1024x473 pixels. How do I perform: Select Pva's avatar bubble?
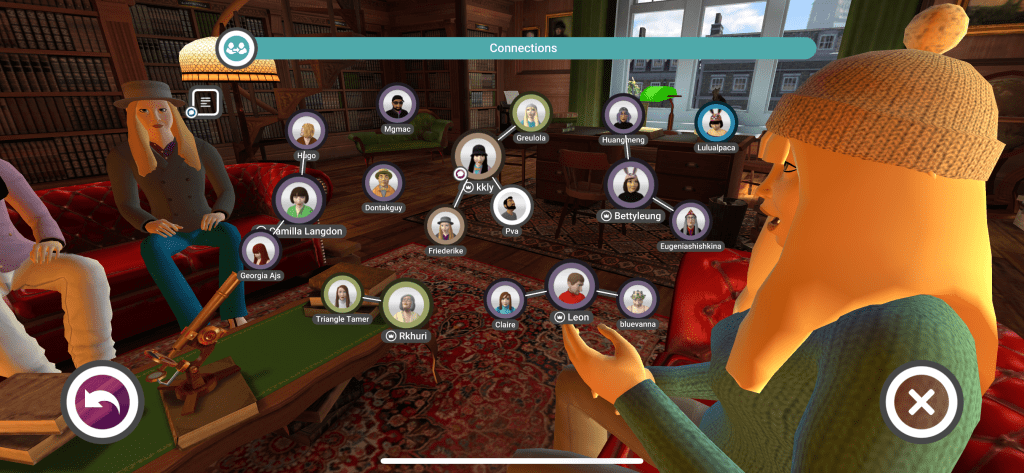click(511, 205)
